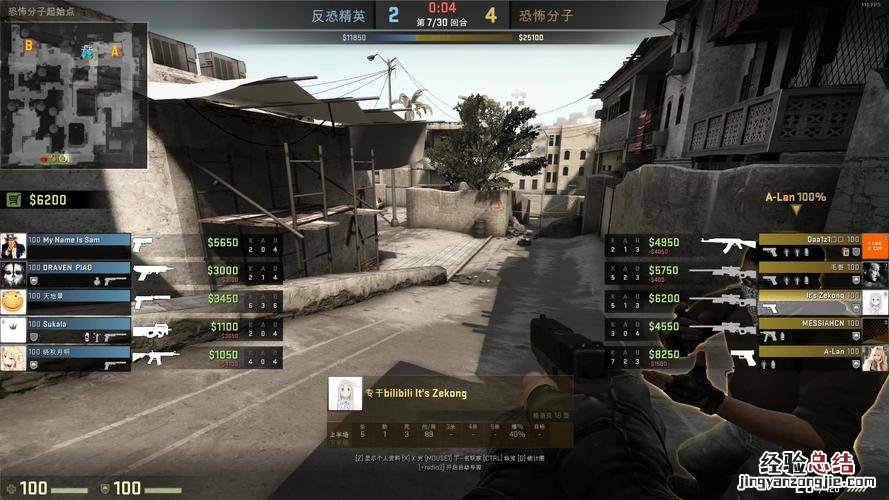
Task: Open Uncle Sam avatar of first player
Action: (x=13, y=246)
